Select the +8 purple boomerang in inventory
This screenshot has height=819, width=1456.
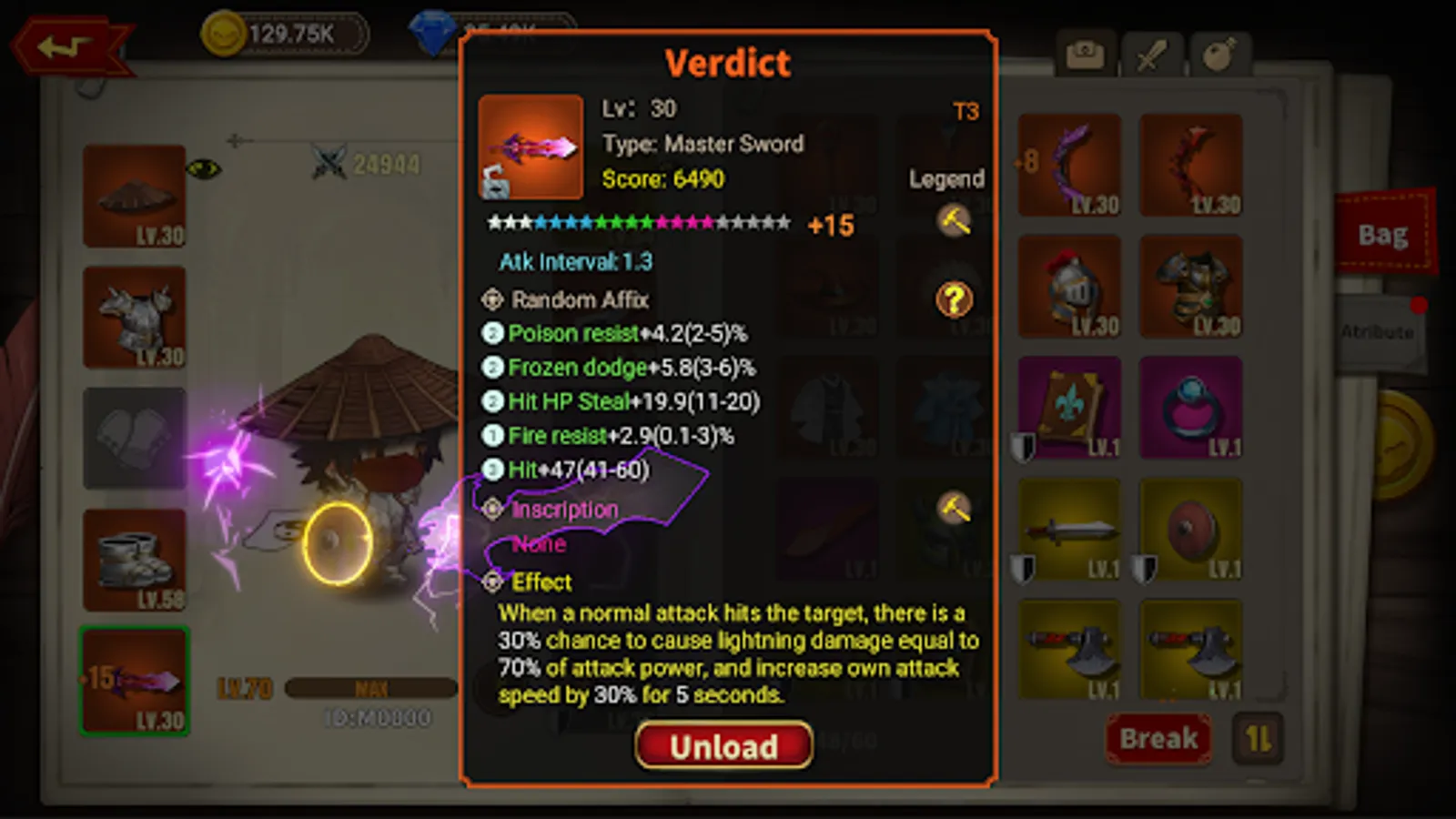point(1070,164)
